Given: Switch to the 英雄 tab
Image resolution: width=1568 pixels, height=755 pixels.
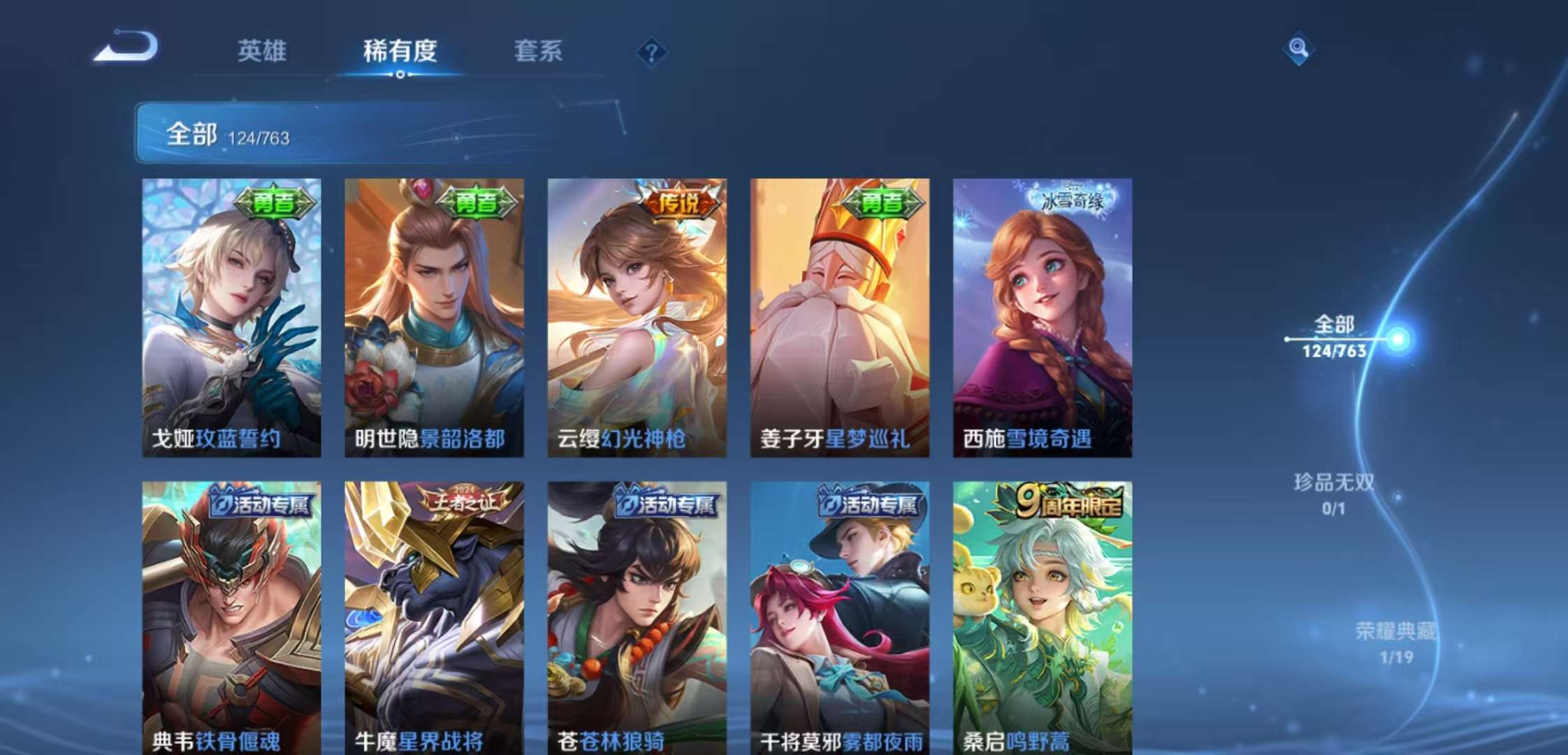Looking at the screenshot, I should tap(261, 50).
